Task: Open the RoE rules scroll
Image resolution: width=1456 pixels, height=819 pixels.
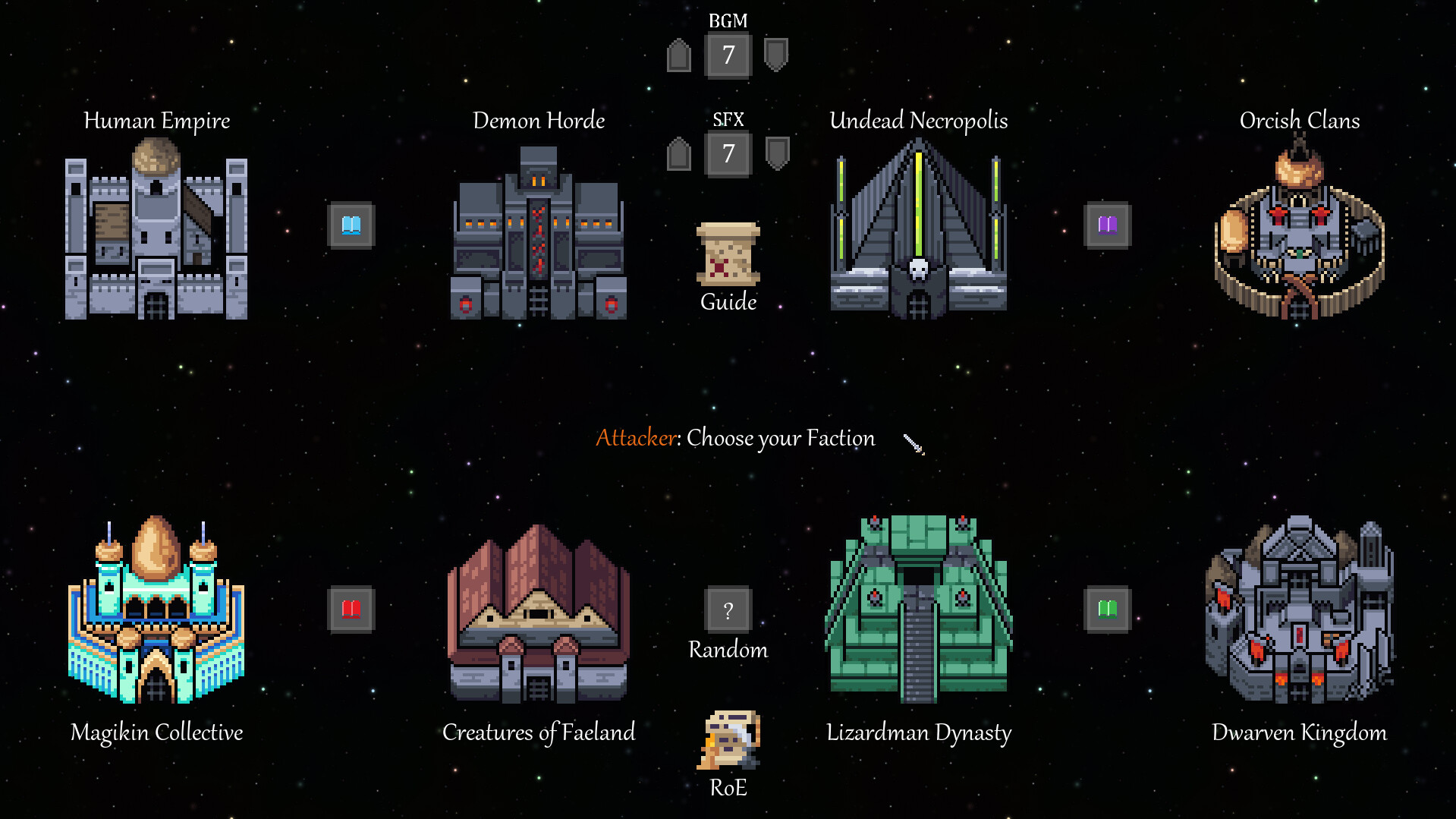Action: click(728, 740)
